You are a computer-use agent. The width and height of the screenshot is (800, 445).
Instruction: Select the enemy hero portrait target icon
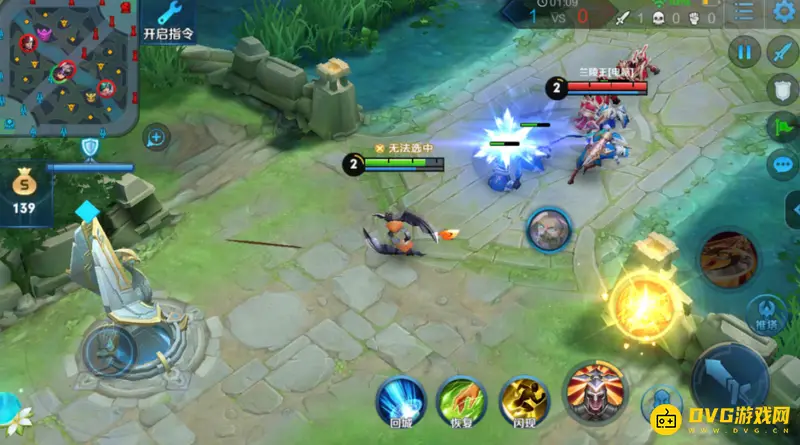pyautogui.click(x=548, y=231)
